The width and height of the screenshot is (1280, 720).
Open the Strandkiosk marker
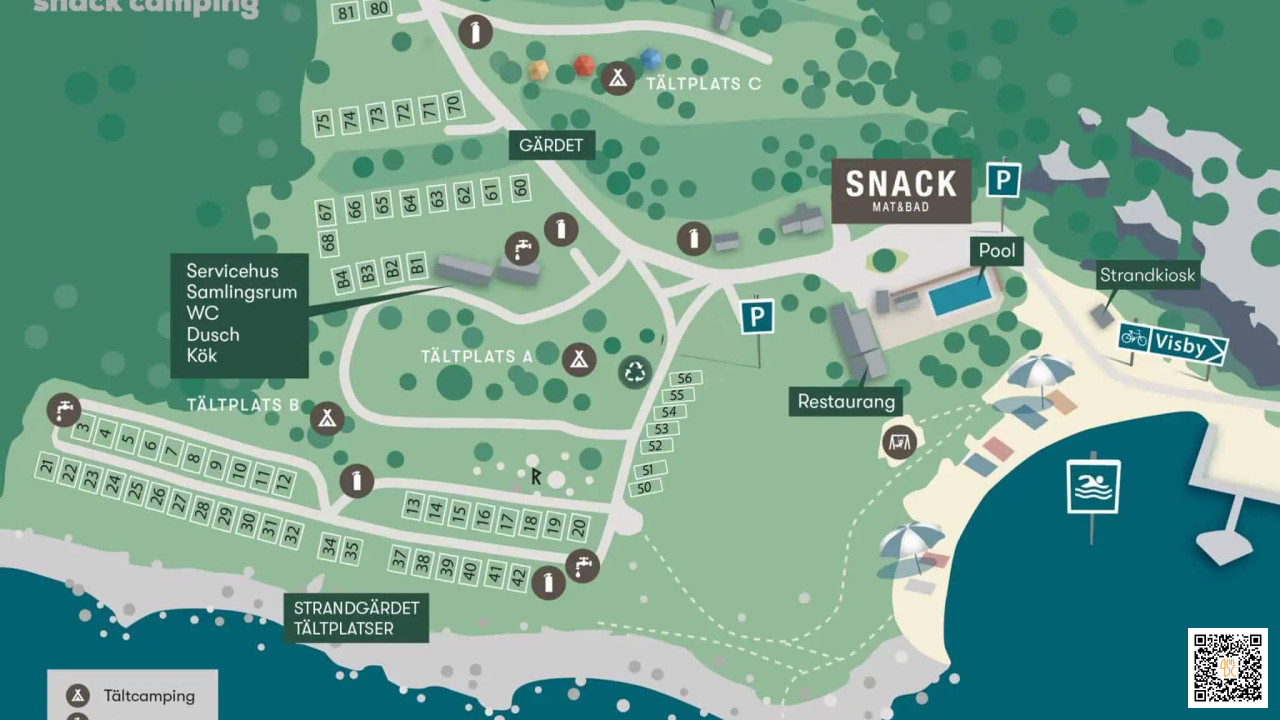coord(1147,276)
